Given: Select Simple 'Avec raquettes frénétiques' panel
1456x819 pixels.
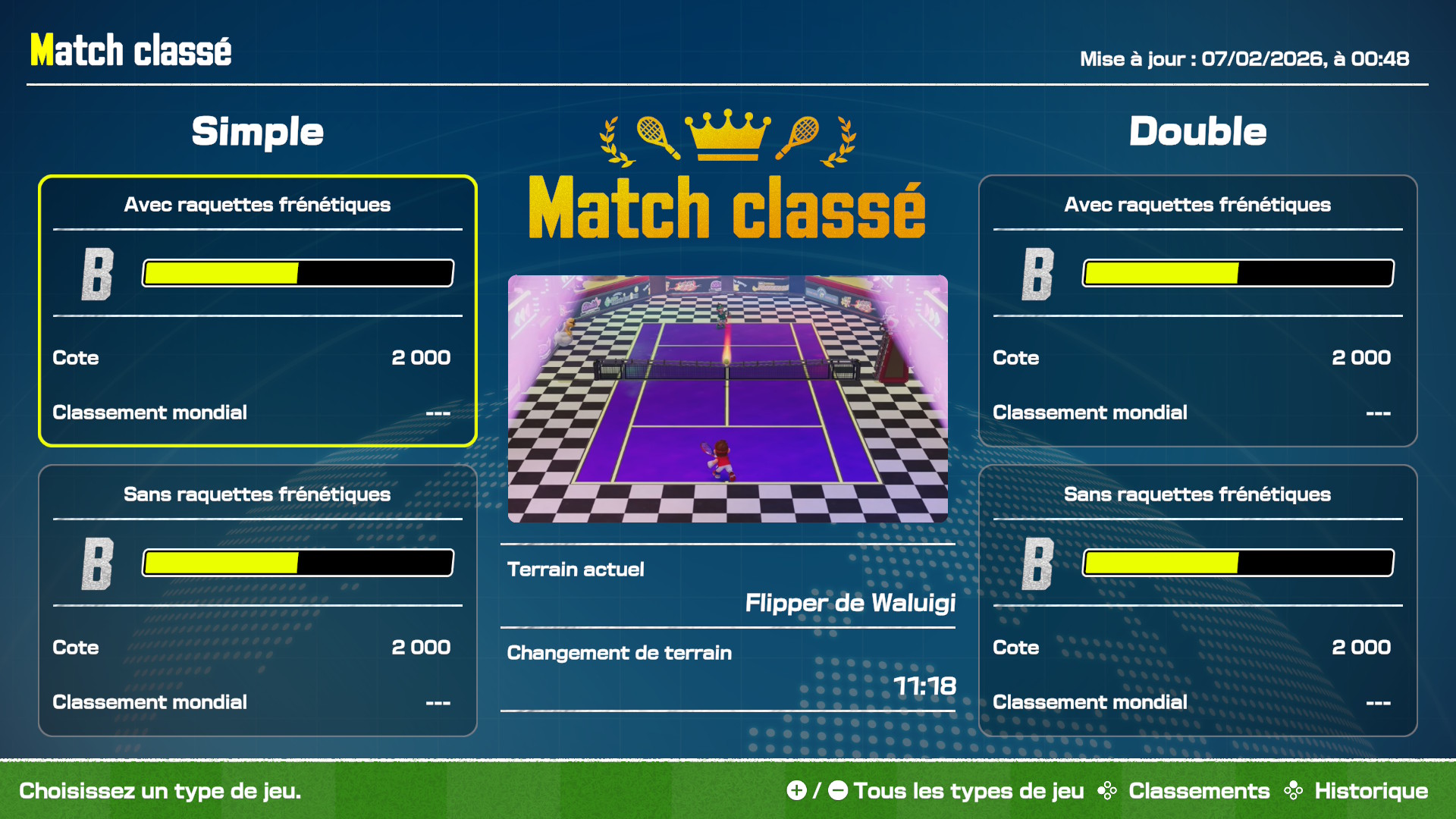Looking at the screenshot, I should pos(258,311).
